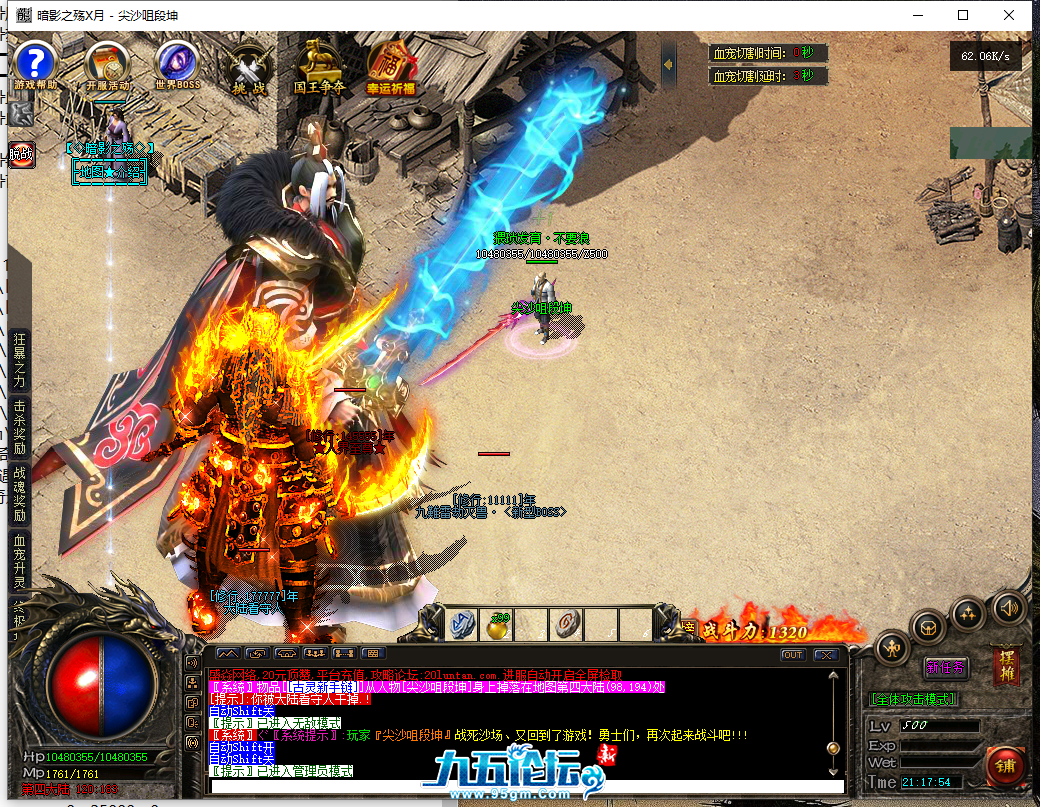Toggle the sound speaker icon
The width and height of the screenshot is (1040, 807).
1008,606
